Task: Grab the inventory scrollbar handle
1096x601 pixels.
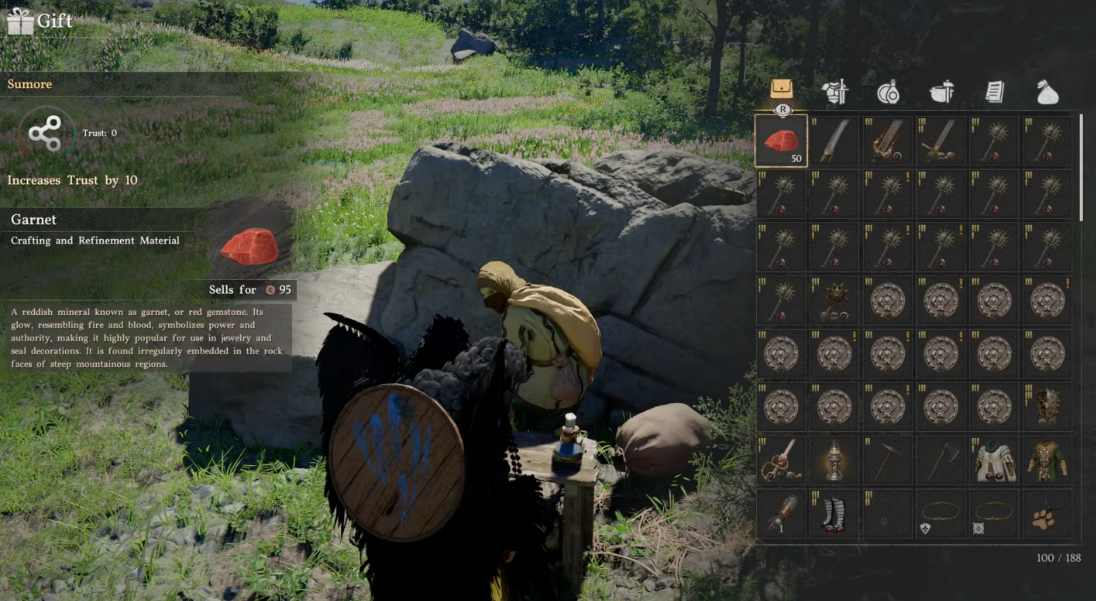Action: coord(1081,166)
